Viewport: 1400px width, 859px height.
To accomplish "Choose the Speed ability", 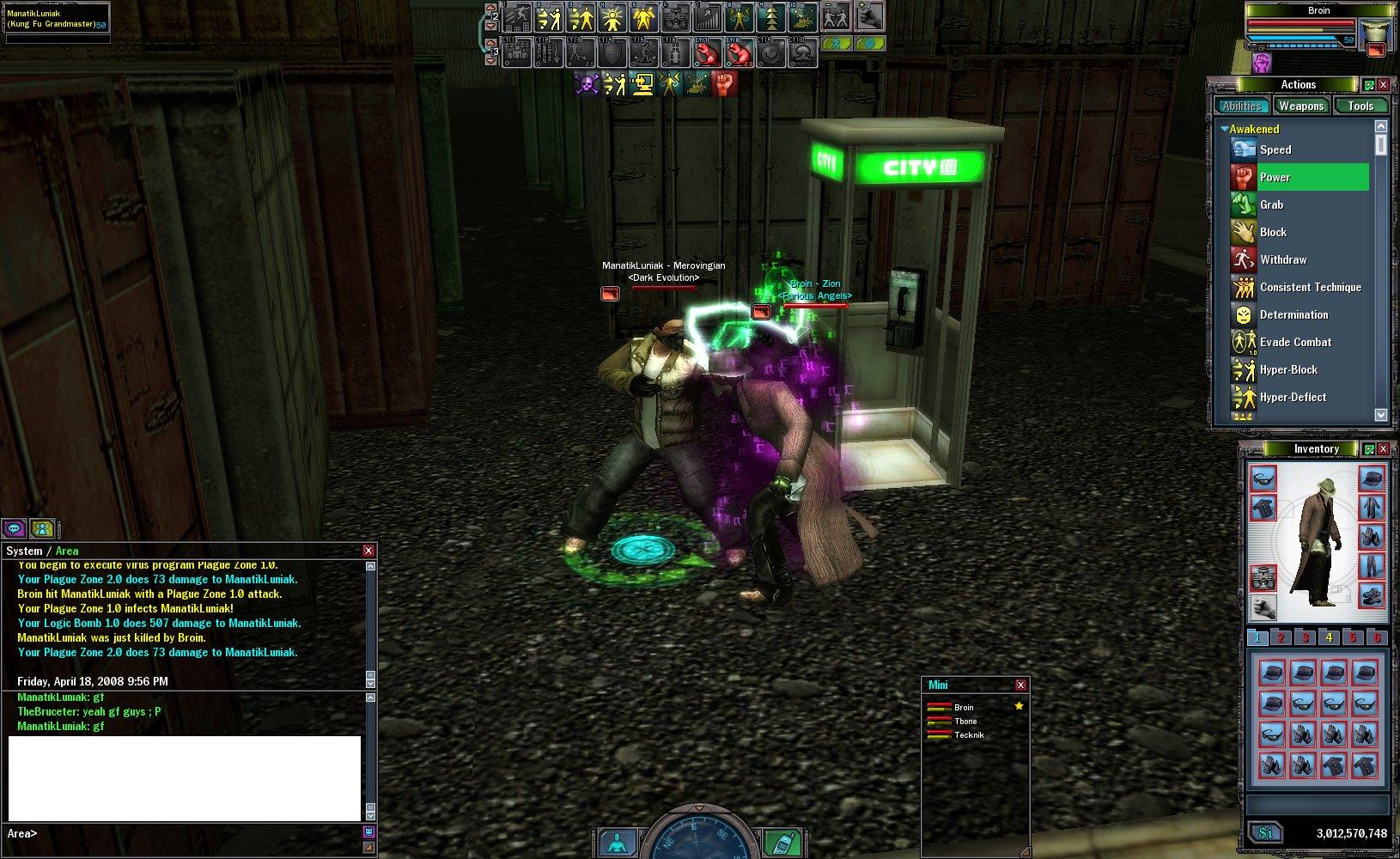I will pos(1275,149).
